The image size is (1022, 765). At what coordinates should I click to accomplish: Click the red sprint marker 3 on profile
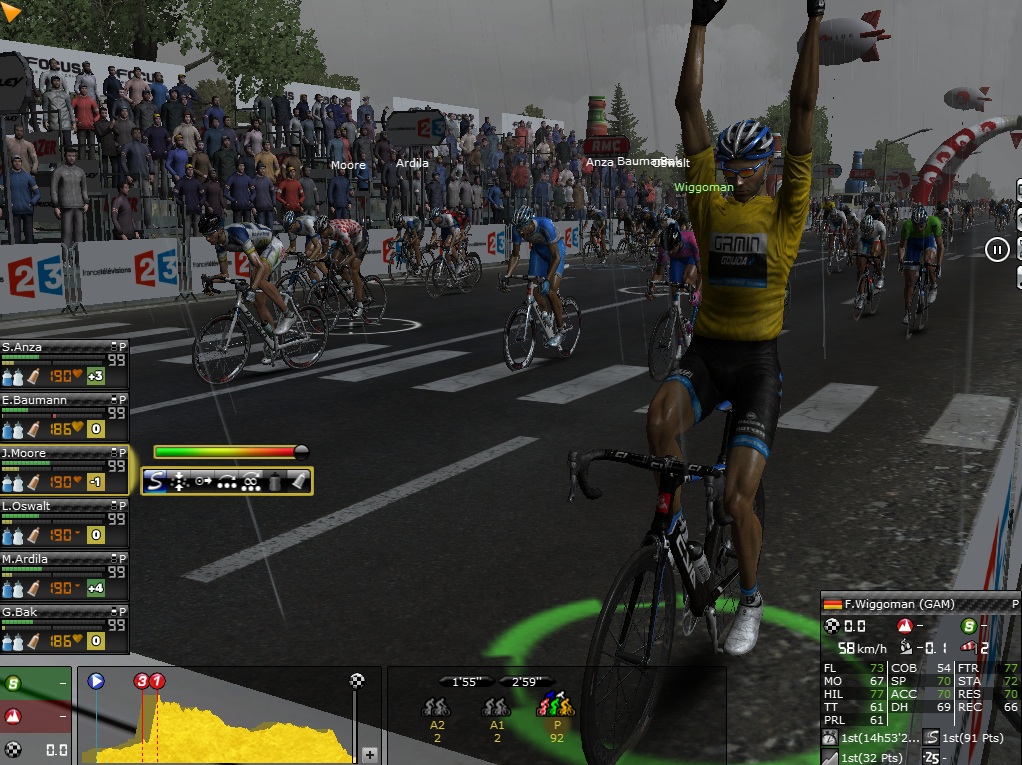click(142, 681)
